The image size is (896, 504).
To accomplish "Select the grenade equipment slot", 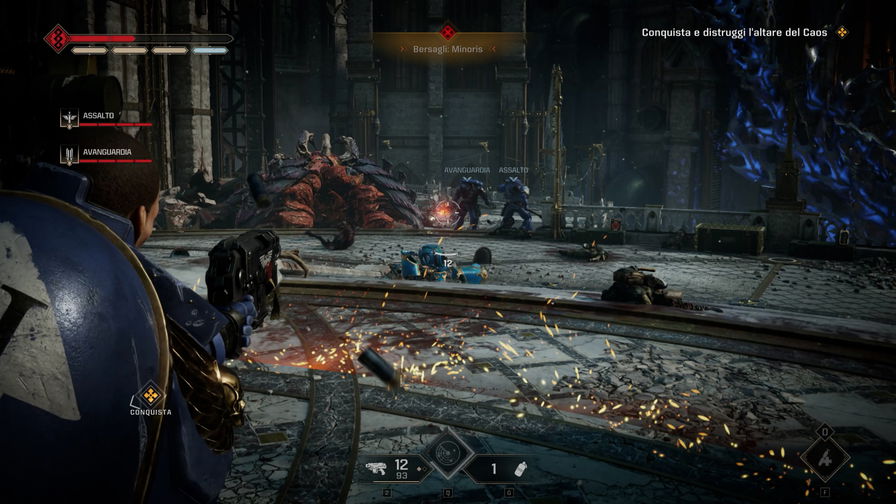I will (519, 468).
